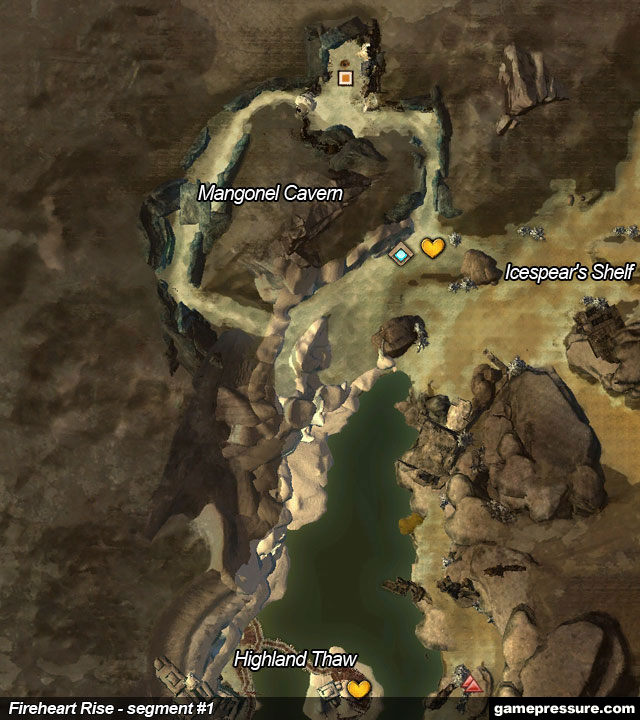Screen dimensions: 640x720
Task: Select the Mangonel Cavern map label
Action: point(270,193)
